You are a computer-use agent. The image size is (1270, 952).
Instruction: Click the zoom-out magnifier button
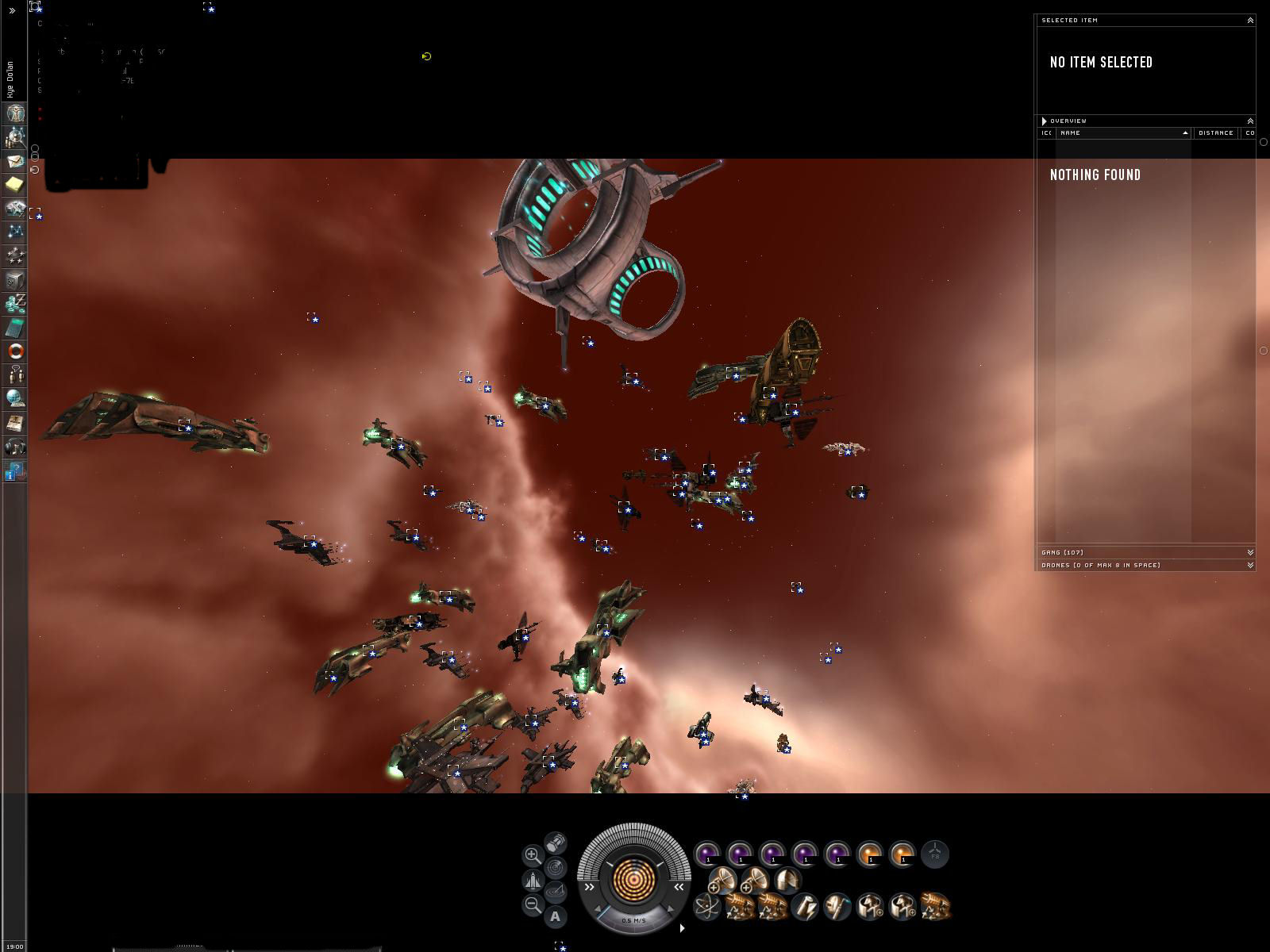point(533,904)
